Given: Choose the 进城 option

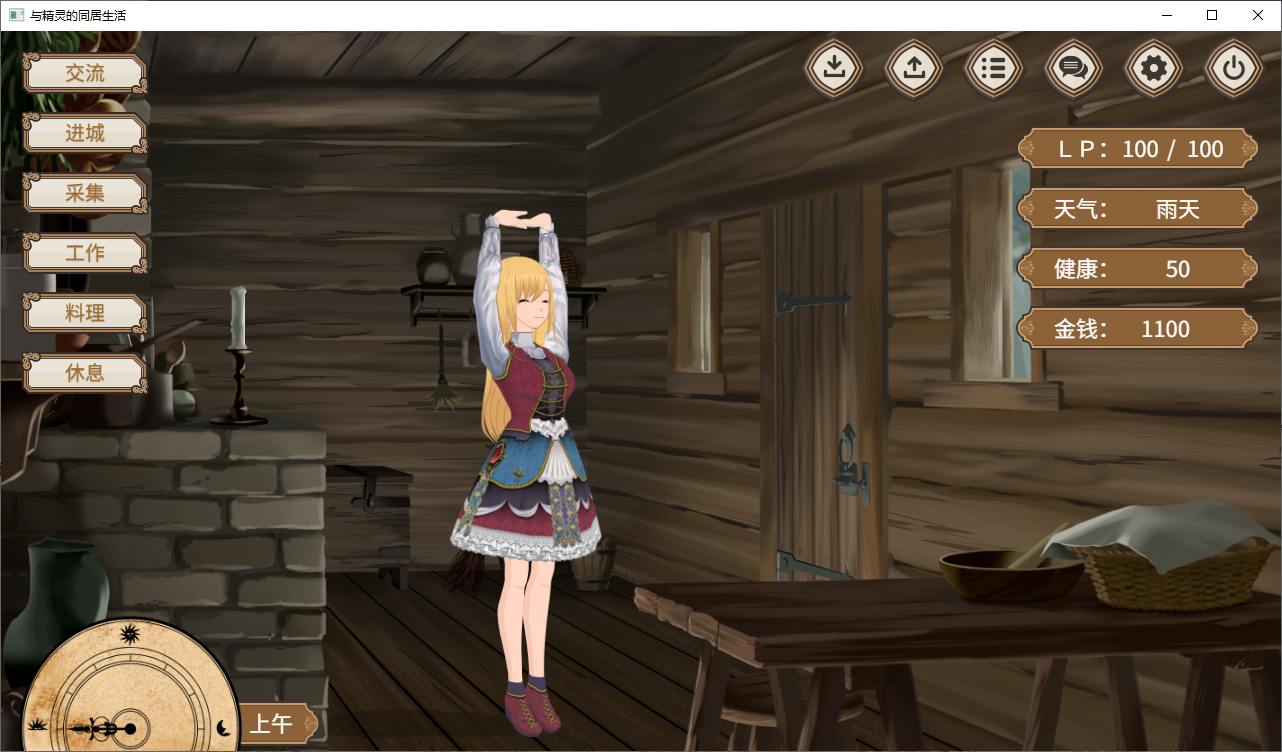Looking at the screenshot, I should 85,133.
